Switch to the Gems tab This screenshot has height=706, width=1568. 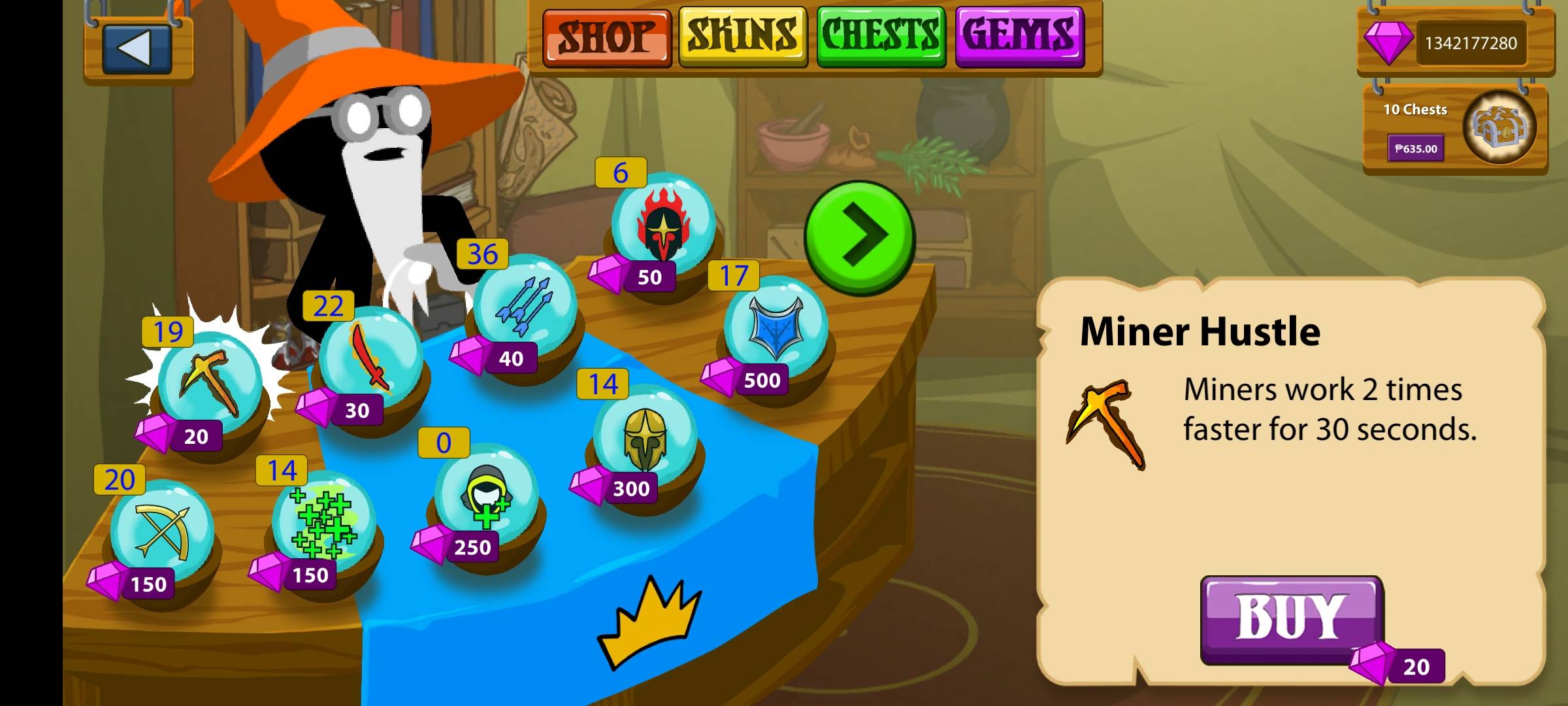pyautogui.click(x=1019, y=37)
